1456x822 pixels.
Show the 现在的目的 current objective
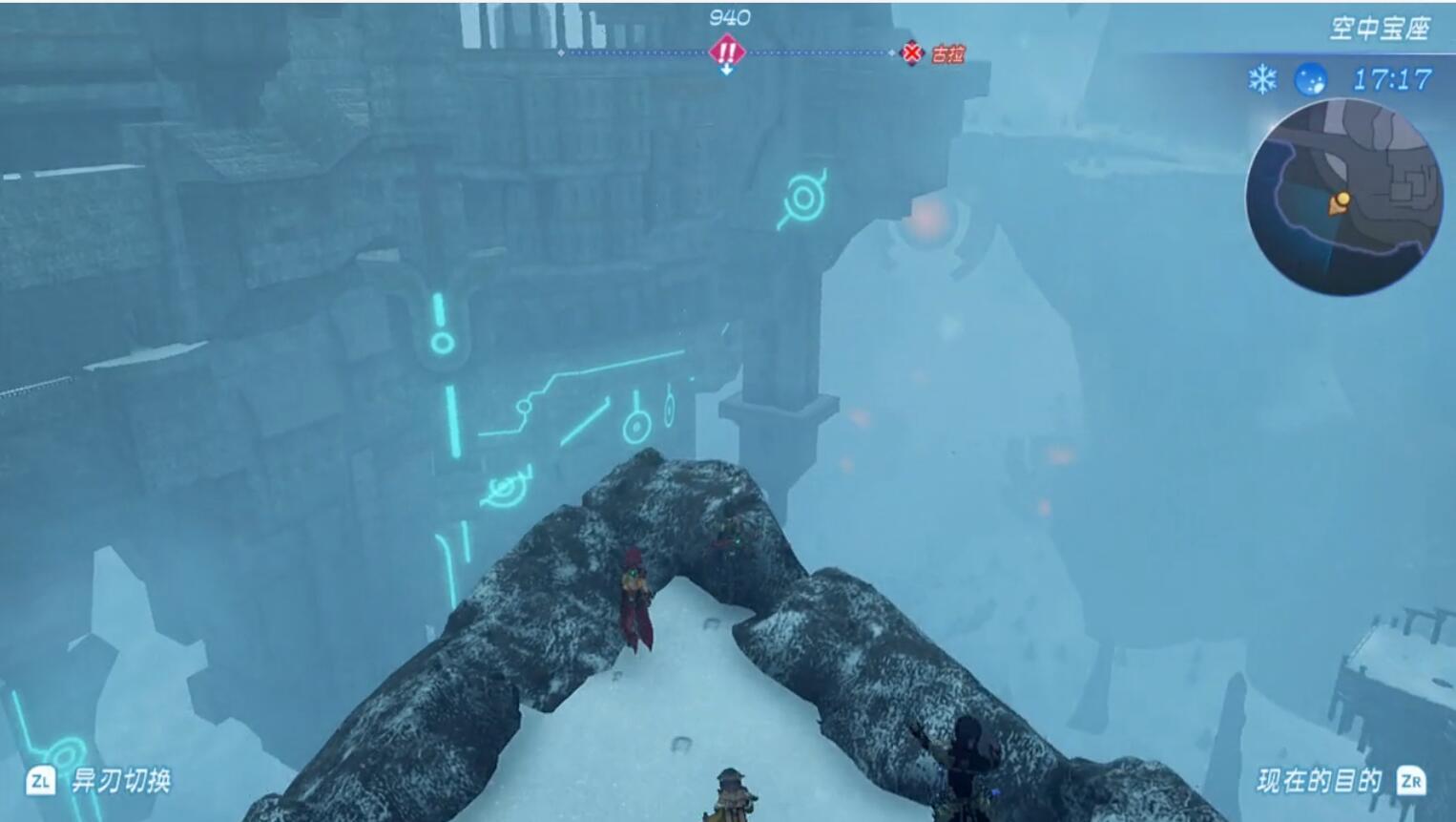click(x=1319, y=781)
